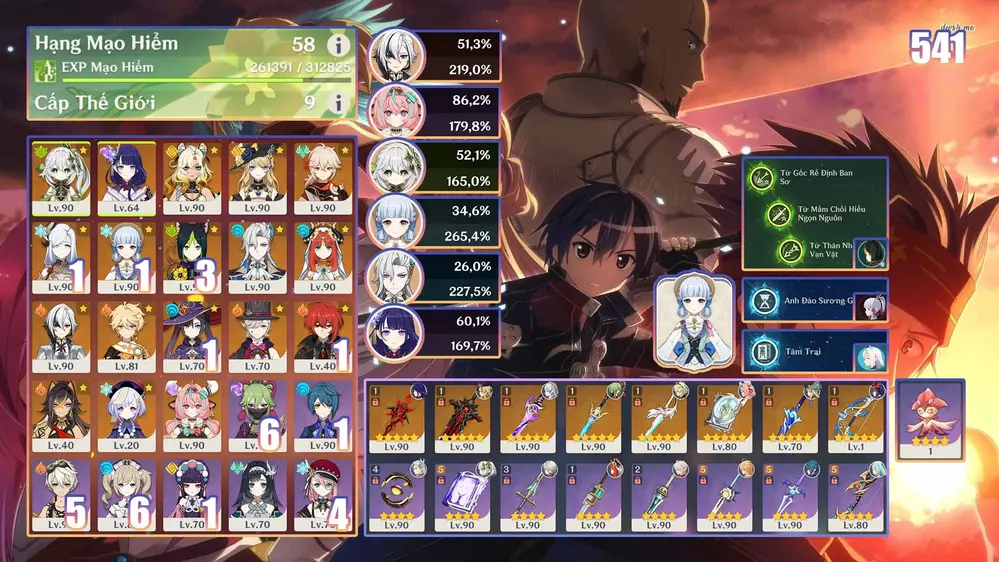Open Ayaka's large portrait card
The height and width of the screenshot is (562, 999).
tap(691, 323)
